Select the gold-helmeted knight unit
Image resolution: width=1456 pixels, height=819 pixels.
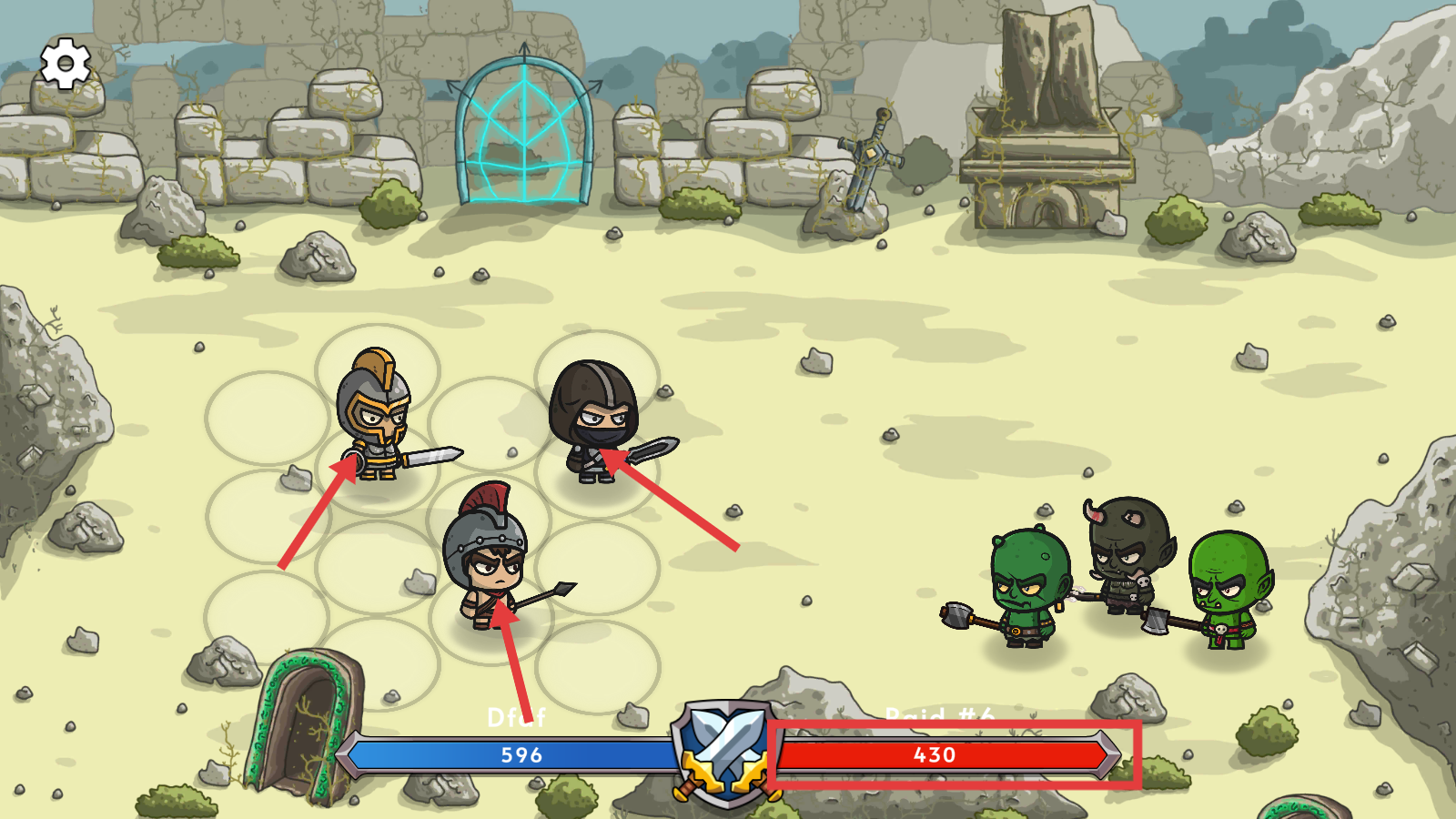point(376,416)
